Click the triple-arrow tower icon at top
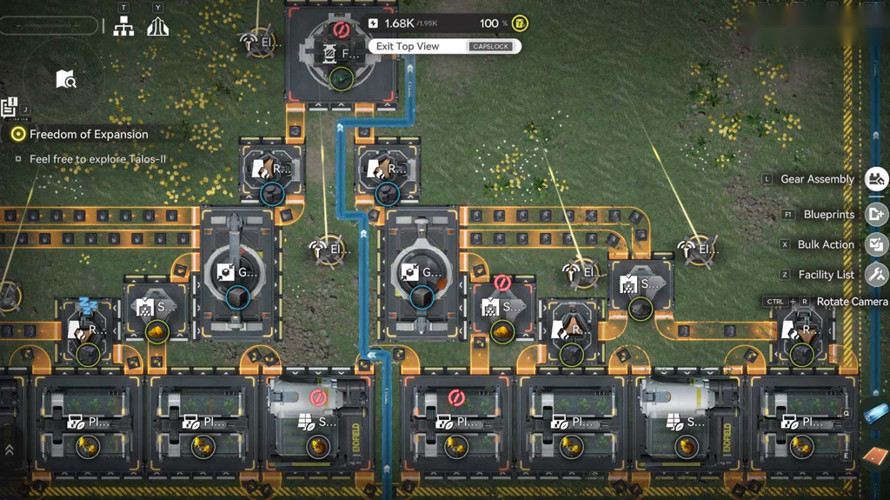The height and width of the screenshot is (500, 890). tap(157, 27)
